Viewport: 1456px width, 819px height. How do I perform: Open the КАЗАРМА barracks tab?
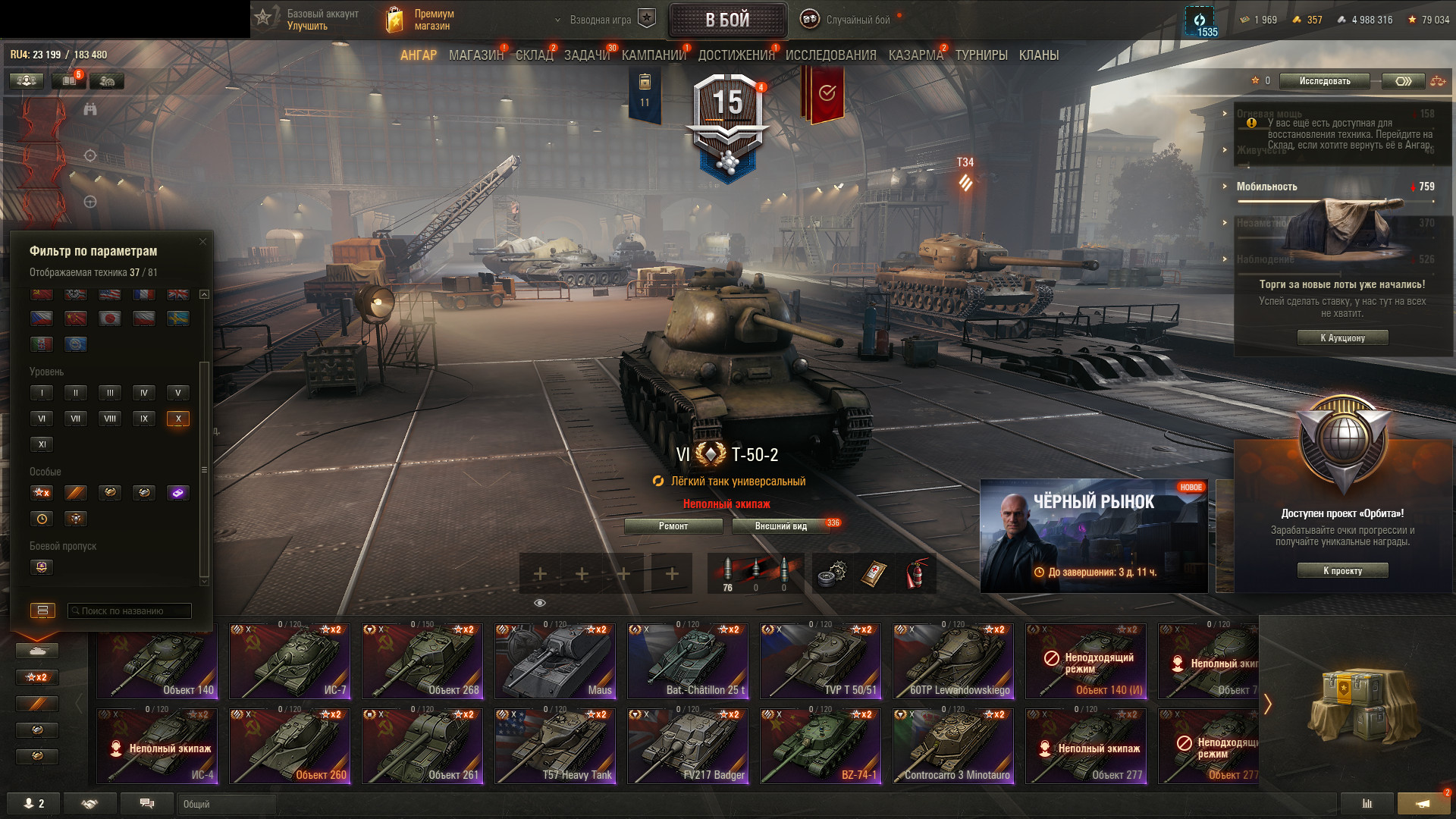point(915,55)
